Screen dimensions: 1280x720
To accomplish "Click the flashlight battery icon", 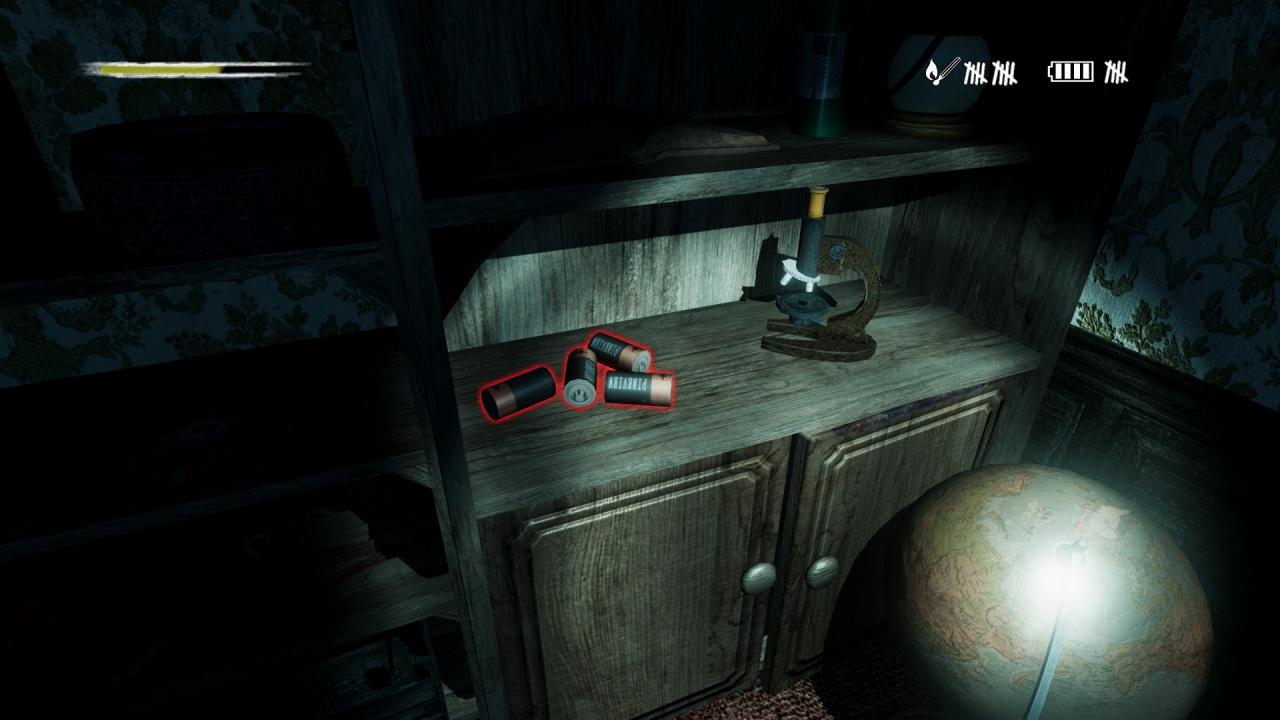I will pyautogui.click(x=1071, y=72).
